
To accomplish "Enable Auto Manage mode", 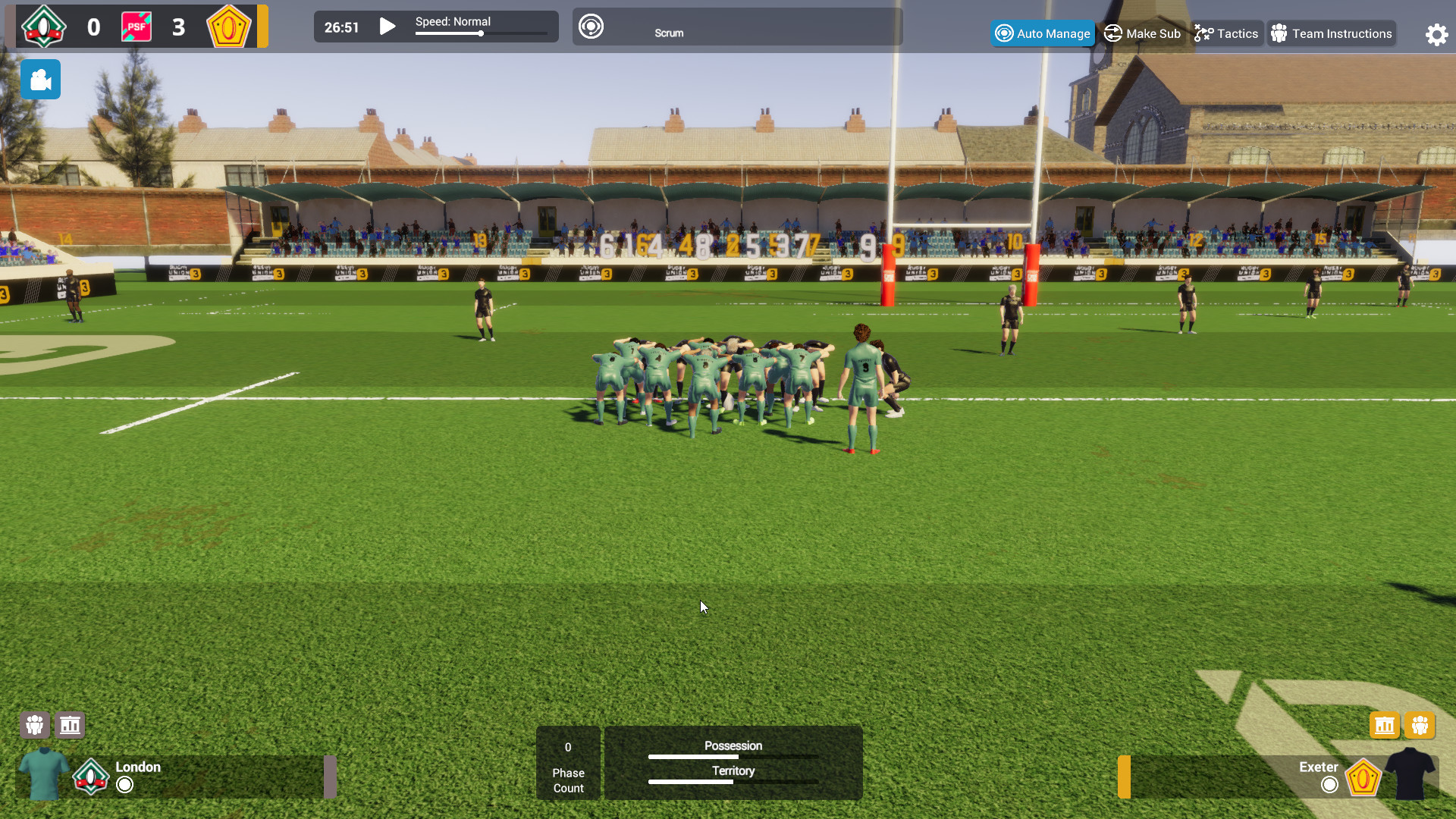I will pos(1043,33).
